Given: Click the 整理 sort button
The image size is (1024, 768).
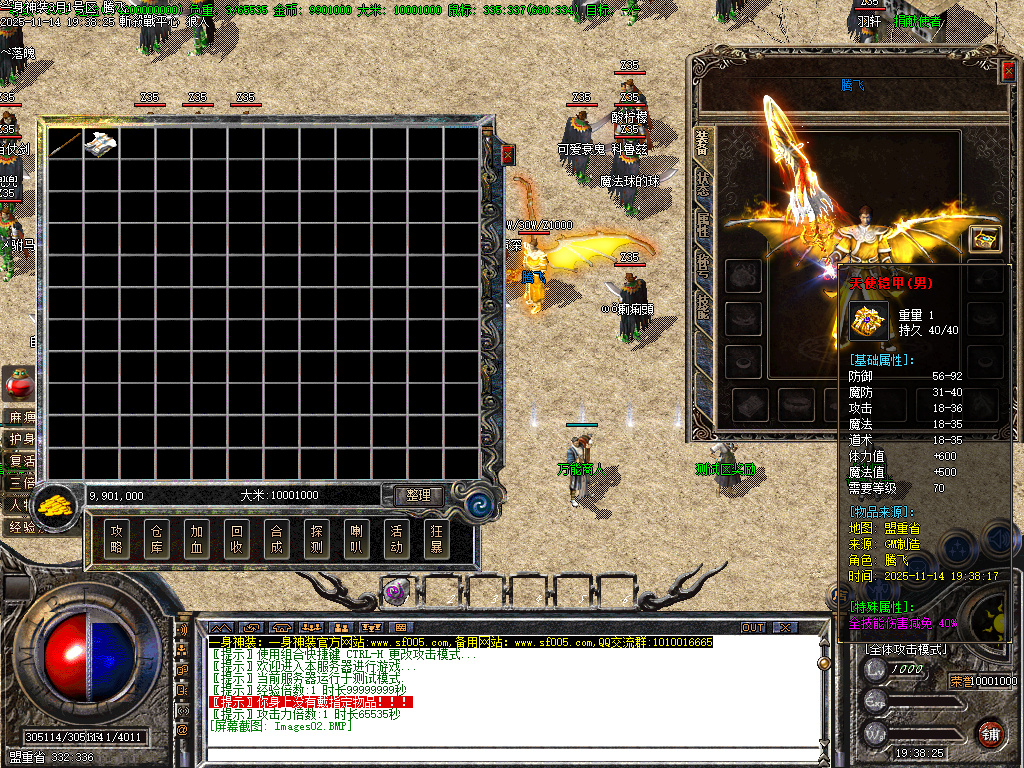Looking at the screenshot, I should pyautogui.click(x=418, y=495).
